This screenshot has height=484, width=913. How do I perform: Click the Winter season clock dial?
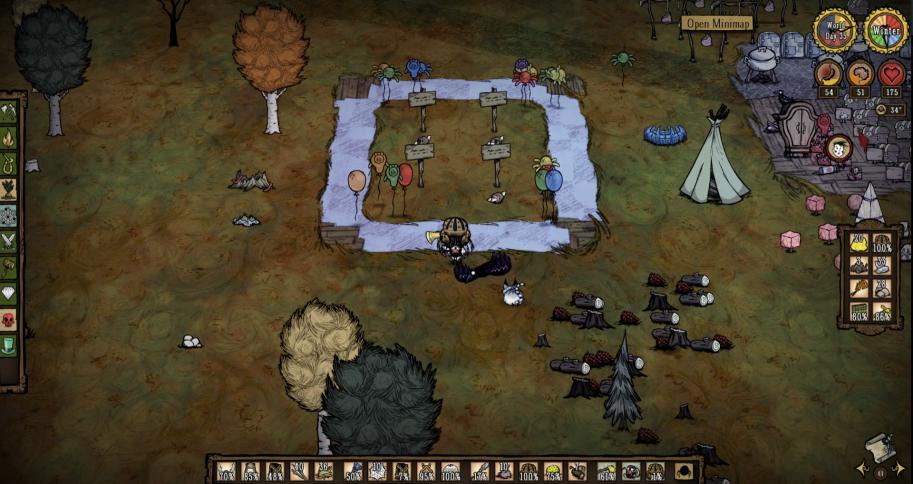tap(885, 30)
